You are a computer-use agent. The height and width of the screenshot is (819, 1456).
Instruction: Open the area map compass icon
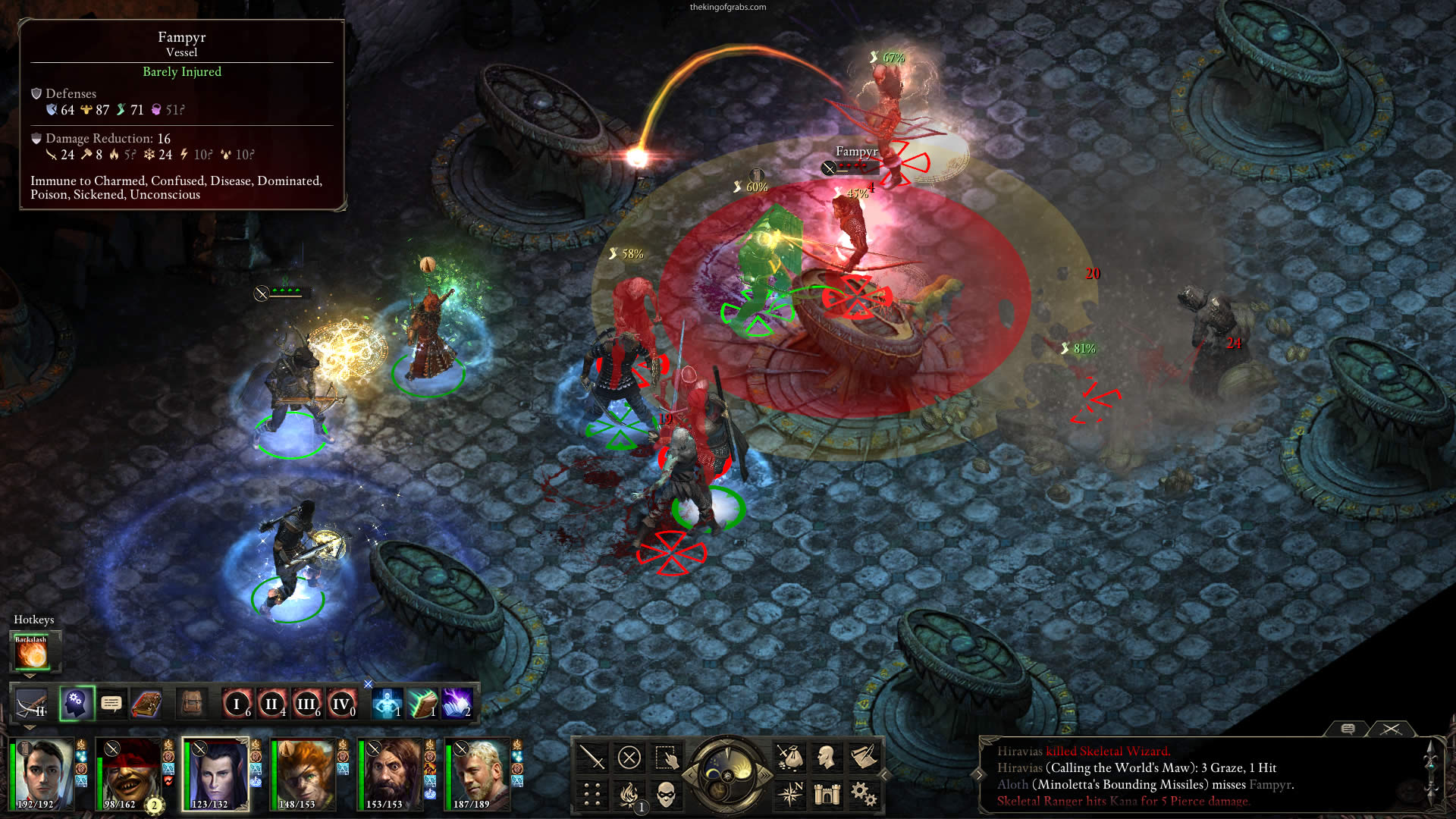click(789, 794)
